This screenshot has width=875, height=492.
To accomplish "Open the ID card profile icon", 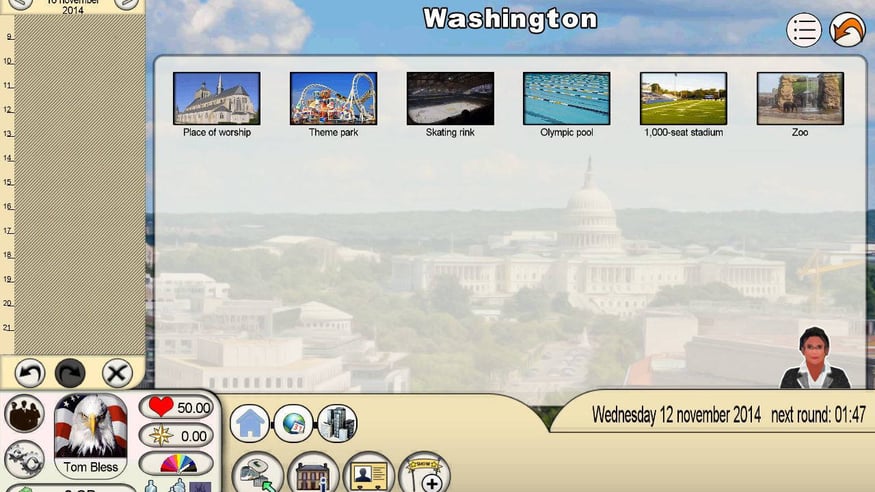I will coord(369,472).
